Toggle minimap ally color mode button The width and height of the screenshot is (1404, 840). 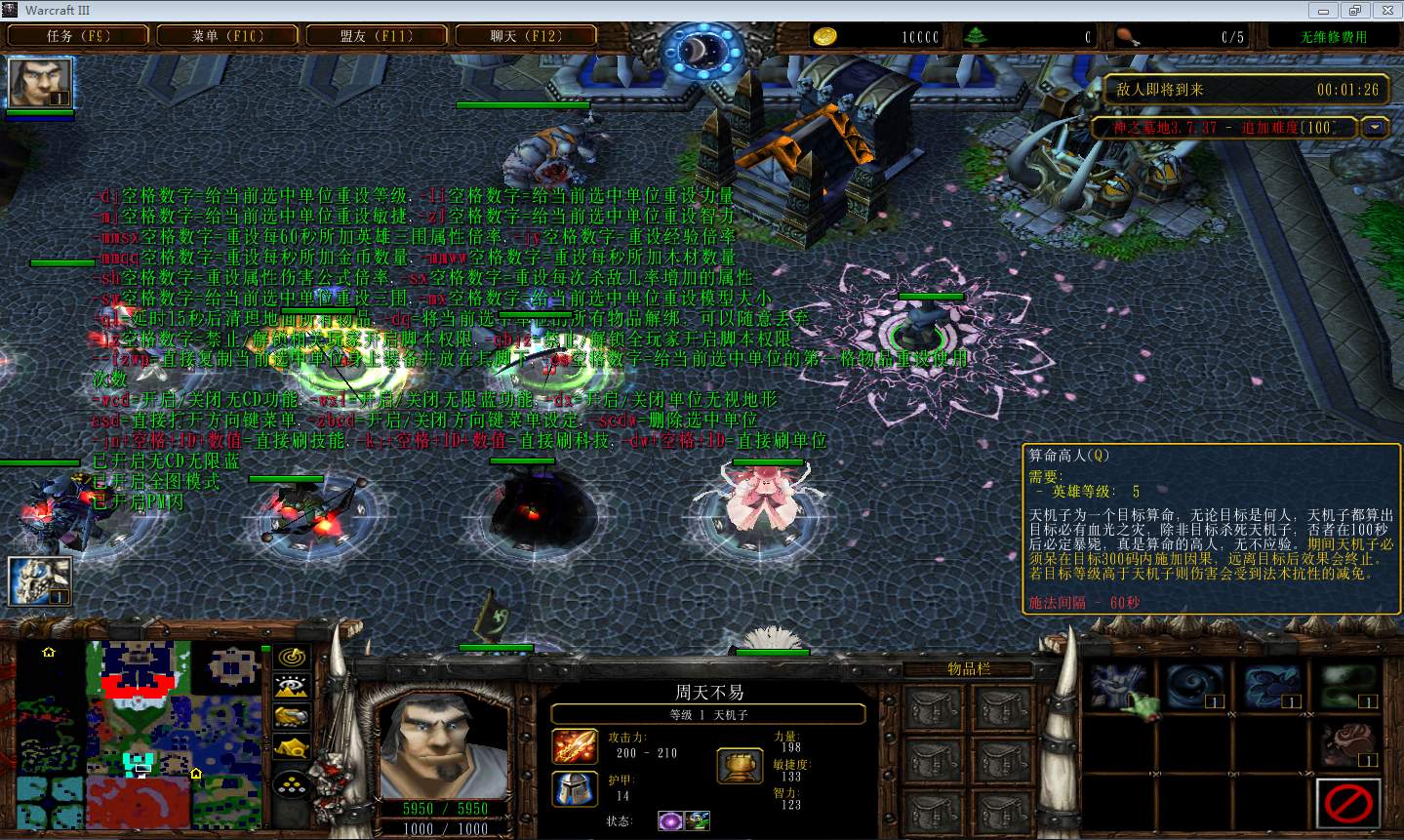pos(292,717)
